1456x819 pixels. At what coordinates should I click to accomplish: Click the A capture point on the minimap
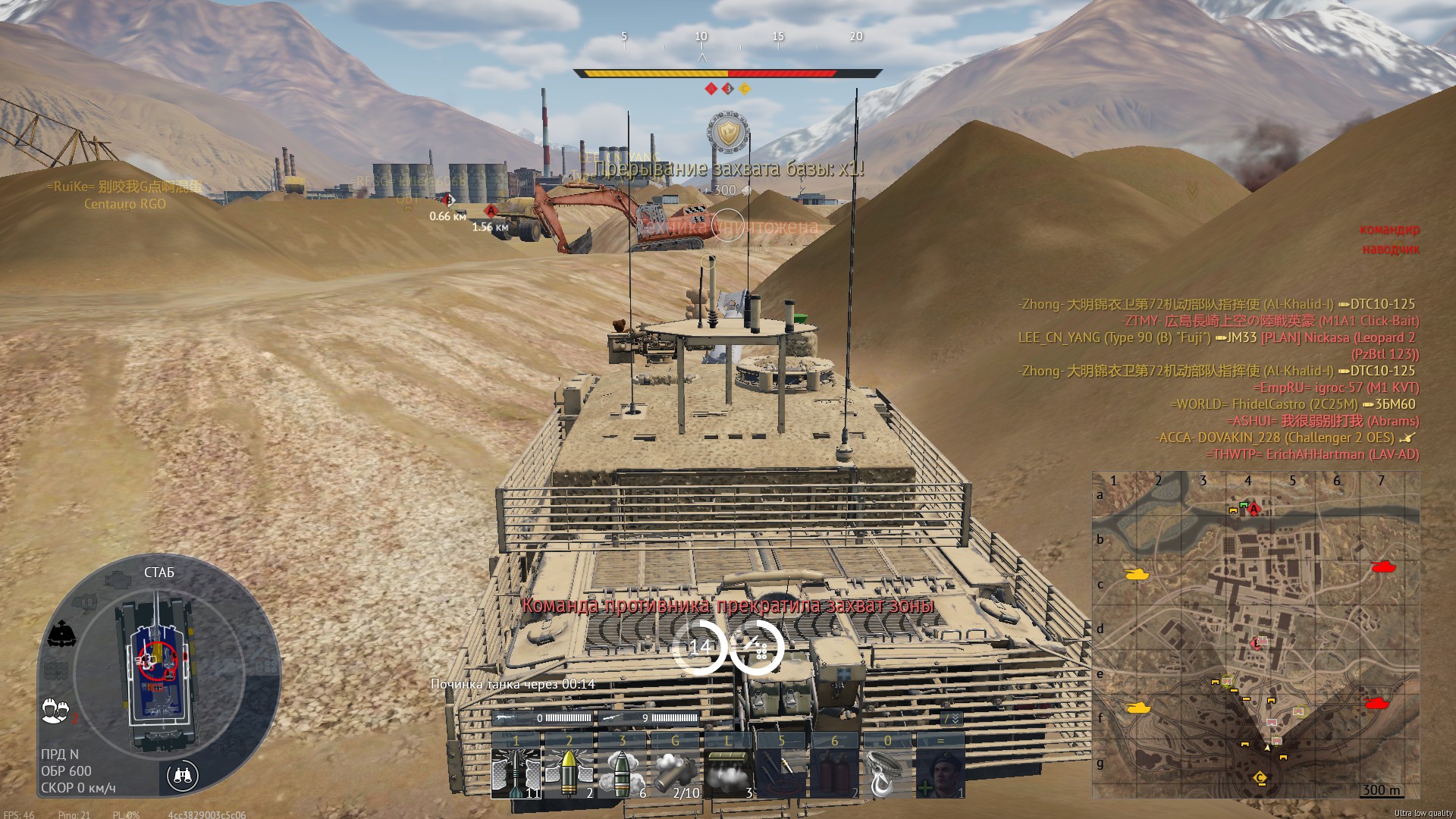point(1254,510)
